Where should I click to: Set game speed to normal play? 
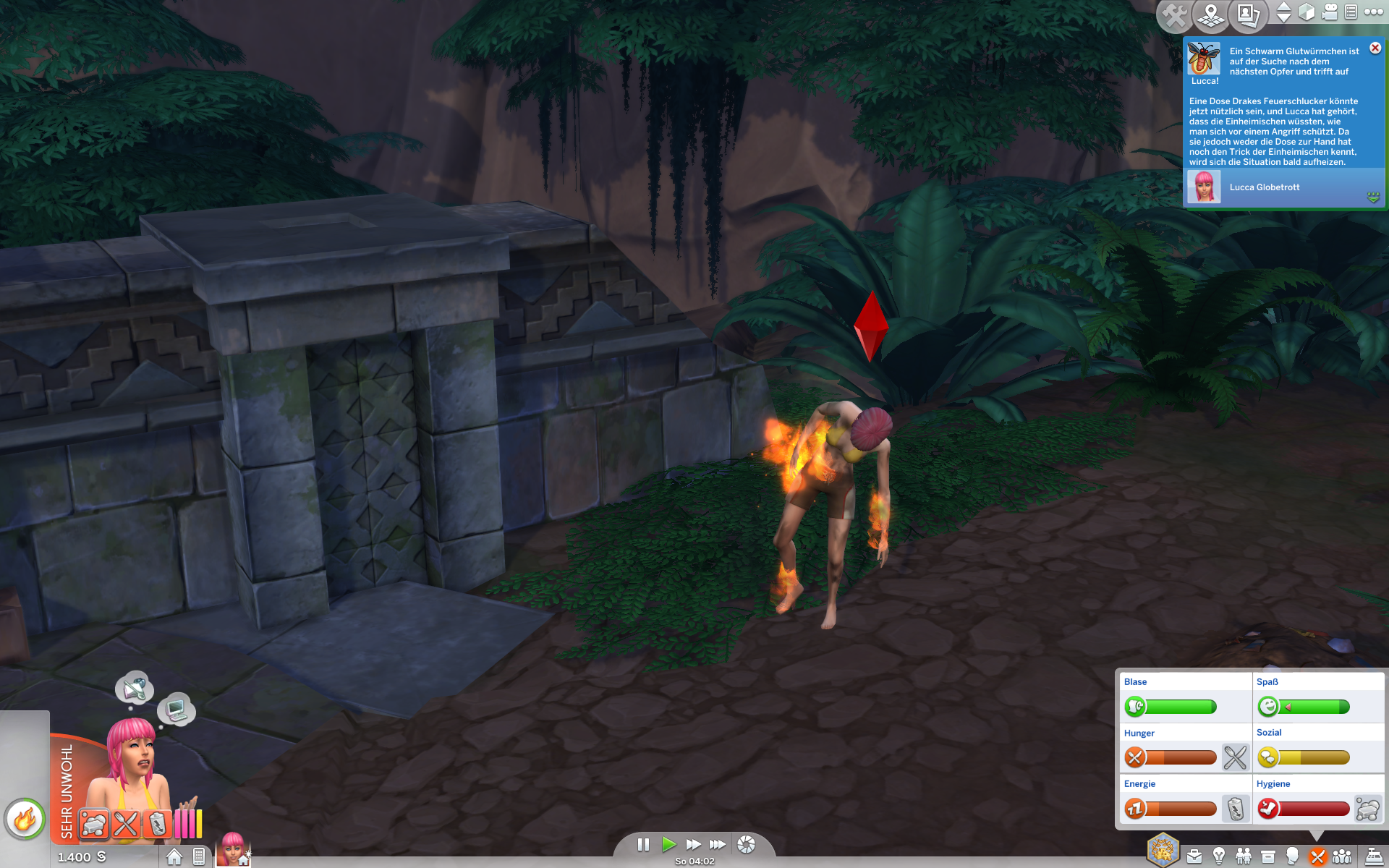click(x=668, y=844)
